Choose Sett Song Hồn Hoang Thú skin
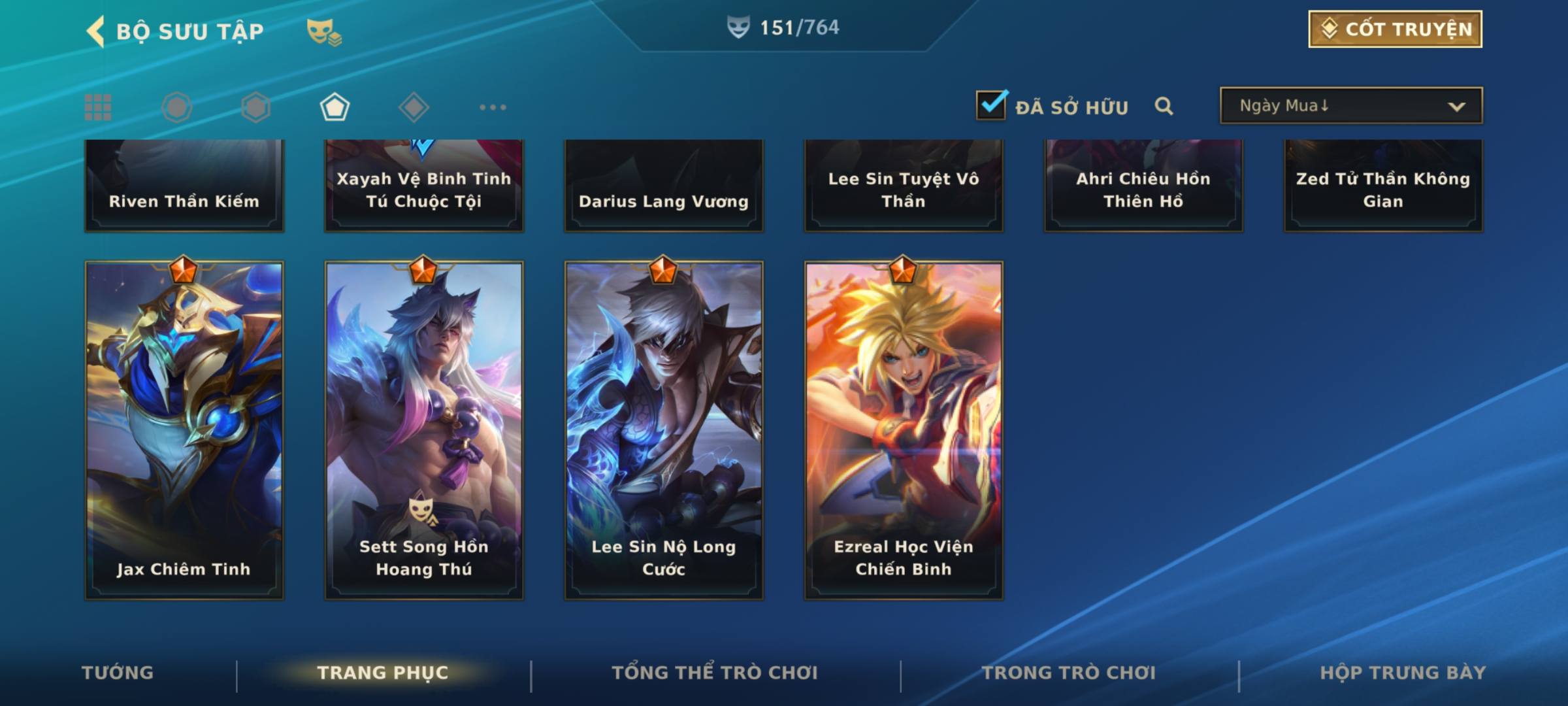Viewport: 1568px width, 706px height. pyautogui.click(x=424, y=430)
